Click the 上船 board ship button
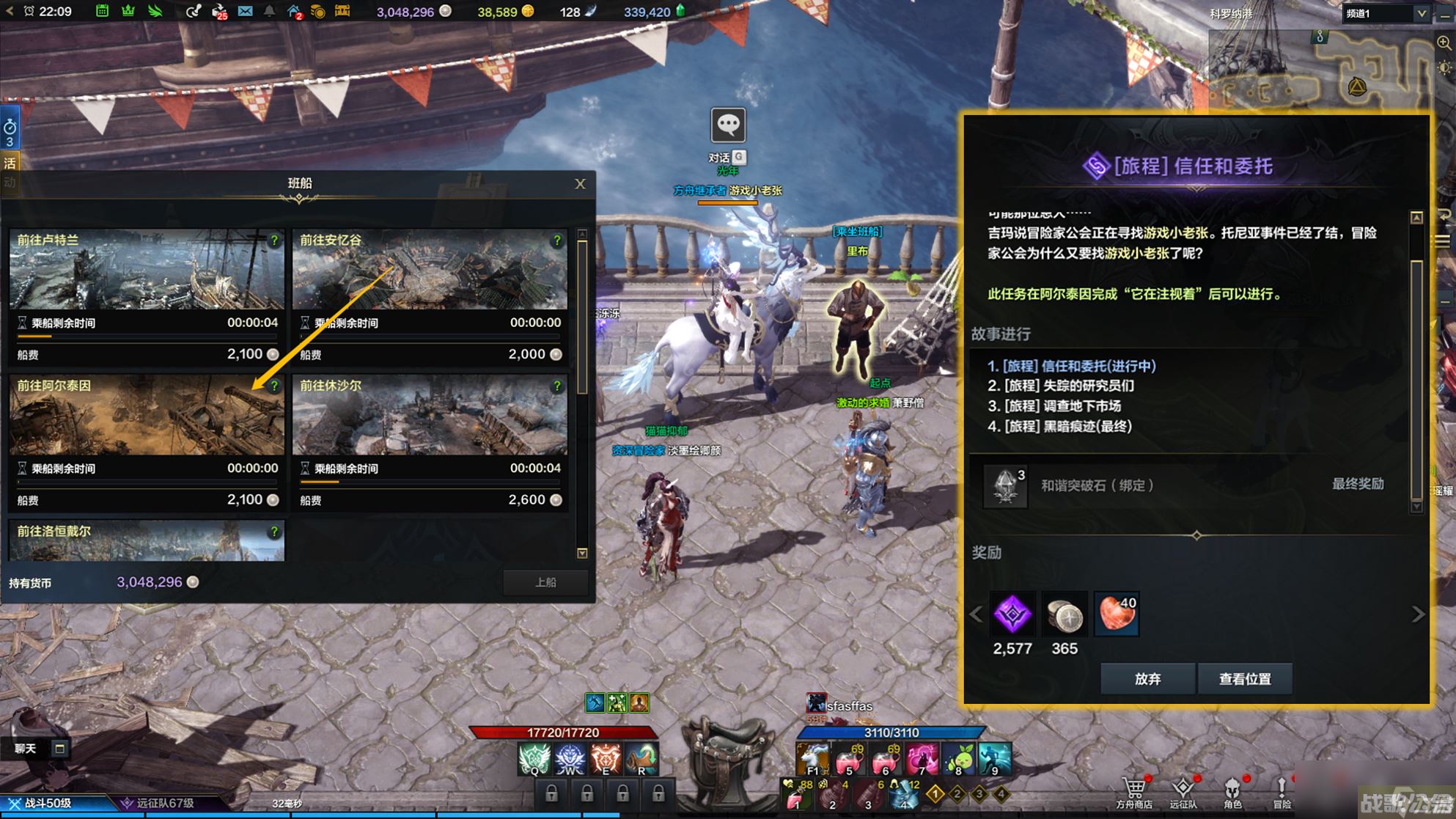This screenshot has height=819, width=1456. 545,582
